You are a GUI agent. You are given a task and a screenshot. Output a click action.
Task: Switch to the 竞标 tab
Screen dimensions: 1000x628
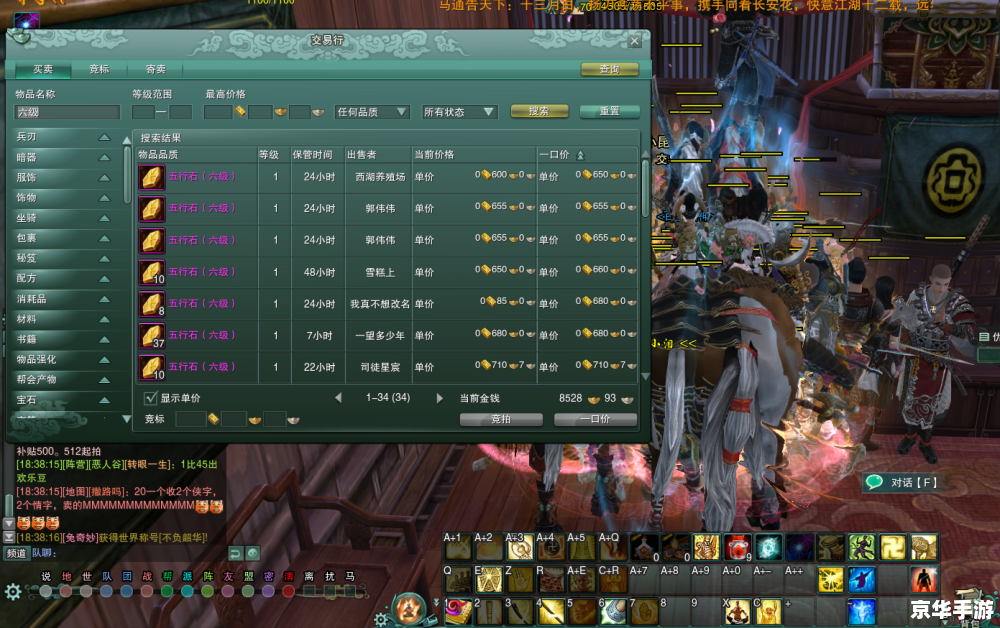(x=99, y=69)
